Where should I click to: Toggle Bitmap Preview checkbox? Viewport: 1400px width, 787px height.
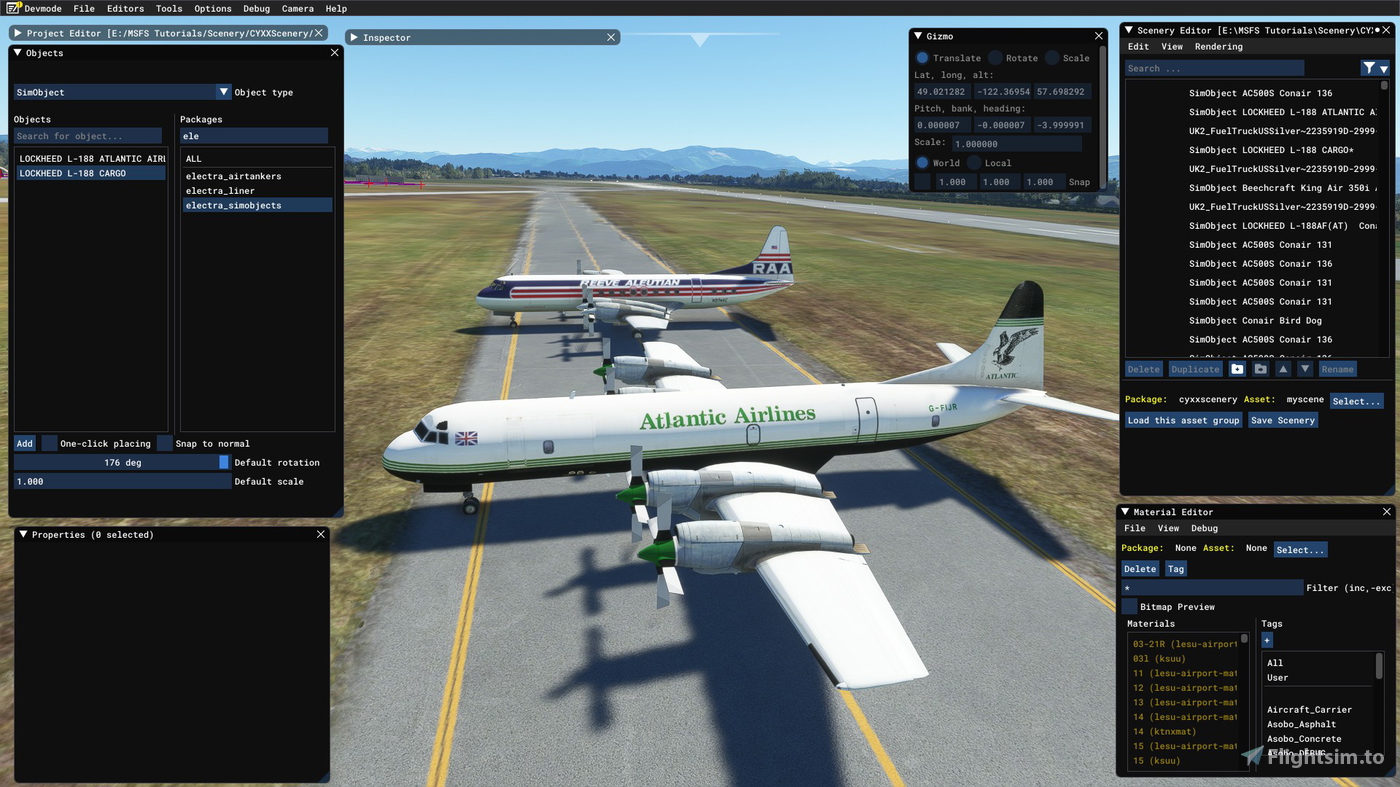point(1129,607)
